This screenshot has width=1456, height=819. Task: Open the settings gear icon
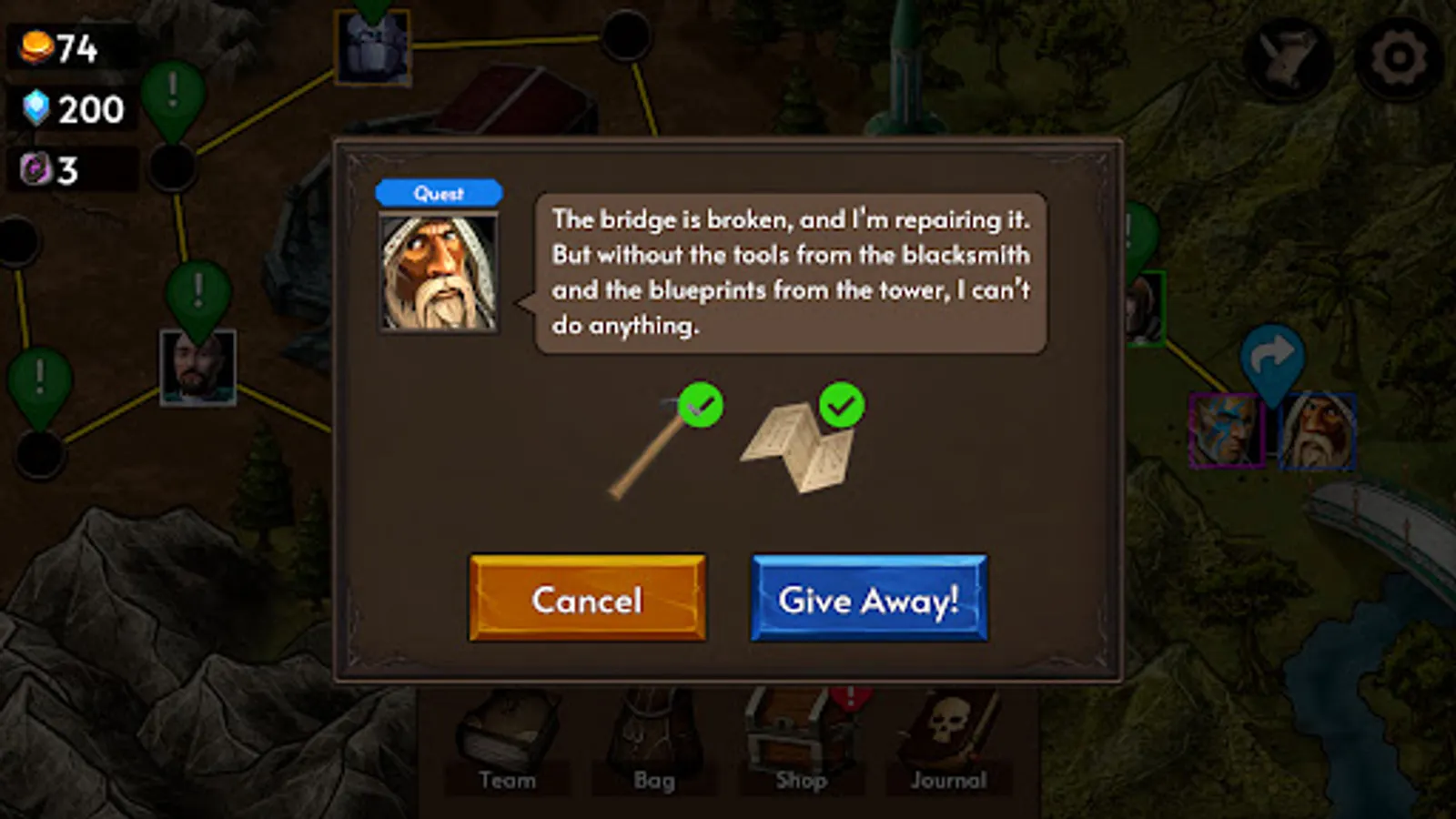coord(1392,56)
